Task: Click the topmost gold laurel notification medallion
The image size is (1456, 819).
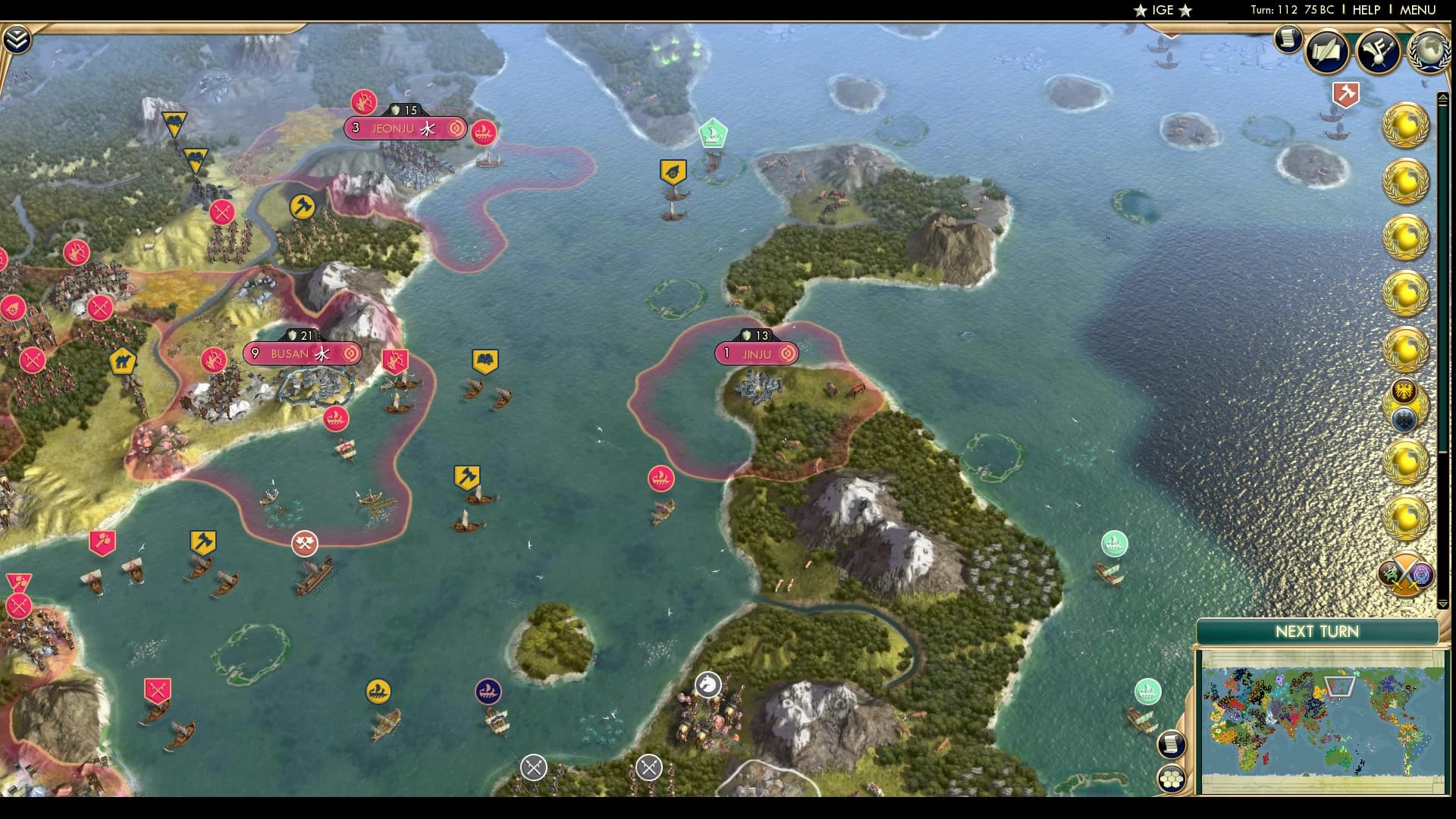Action: click(1405, 125)
